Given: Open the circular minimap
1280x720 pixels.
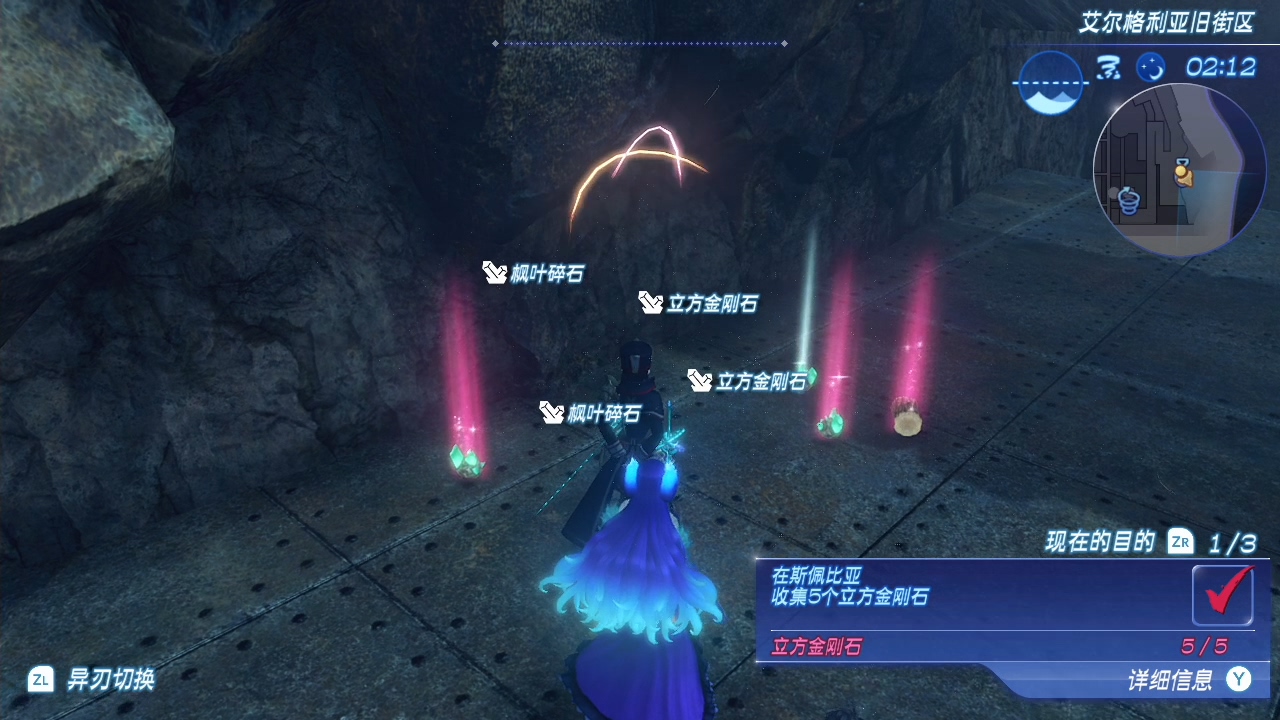Looking at the screenshot, I should (1179, 170).
